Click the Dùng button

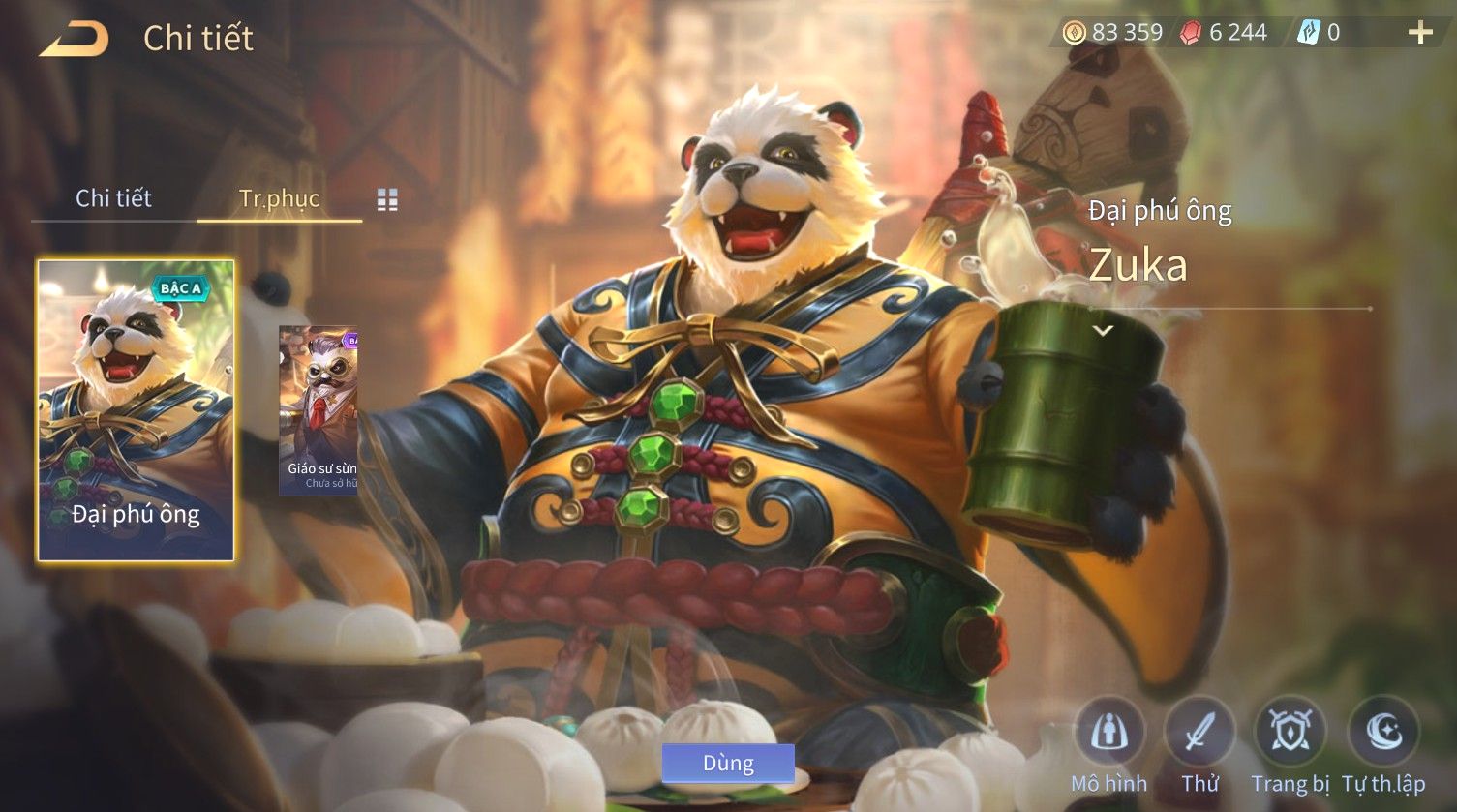(728, 763)
